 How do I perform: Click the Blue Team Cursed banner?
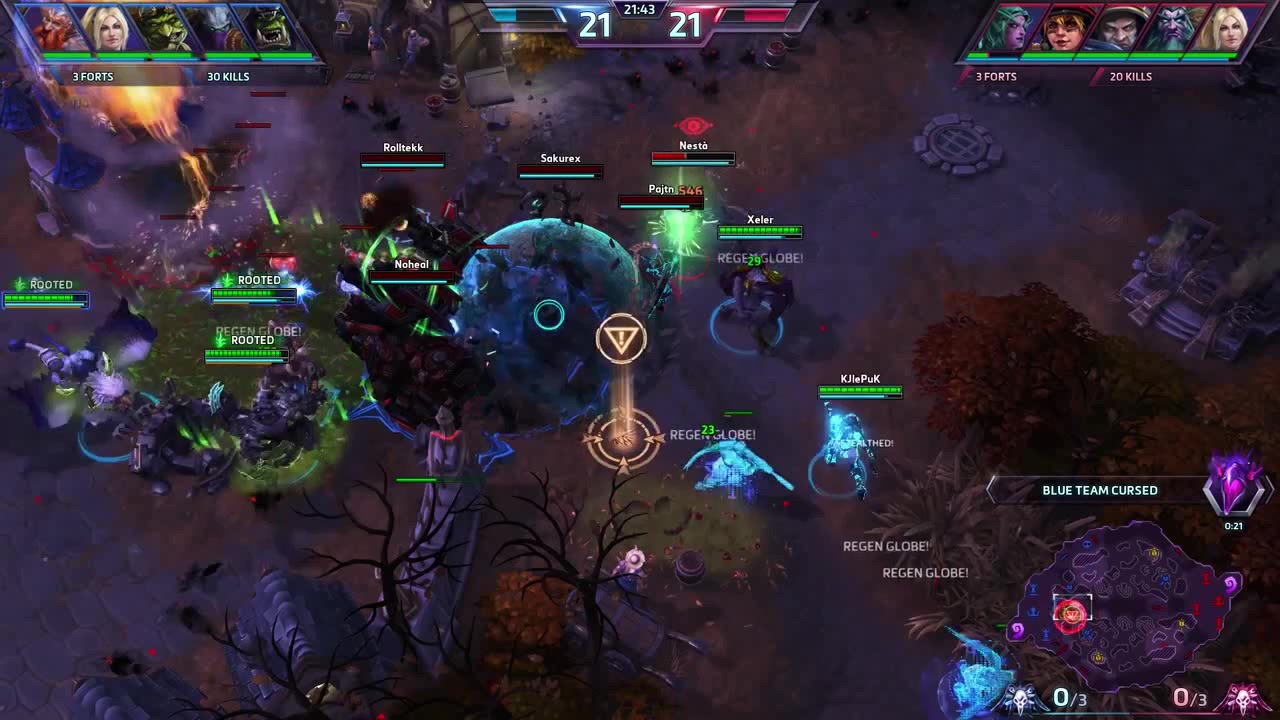[x=1099, y=490]
